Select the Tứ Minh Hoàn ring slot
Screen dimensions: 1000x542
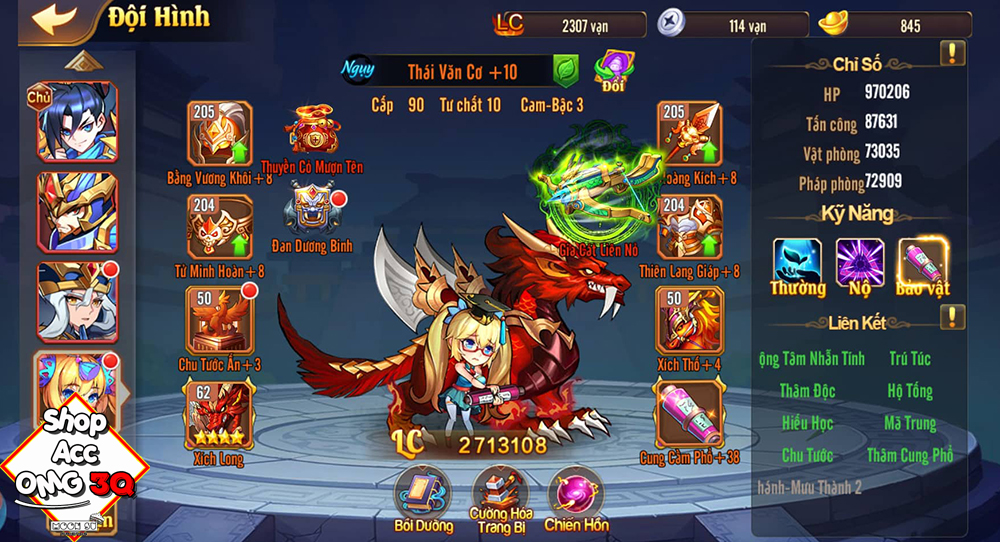[x=219, y=227]
